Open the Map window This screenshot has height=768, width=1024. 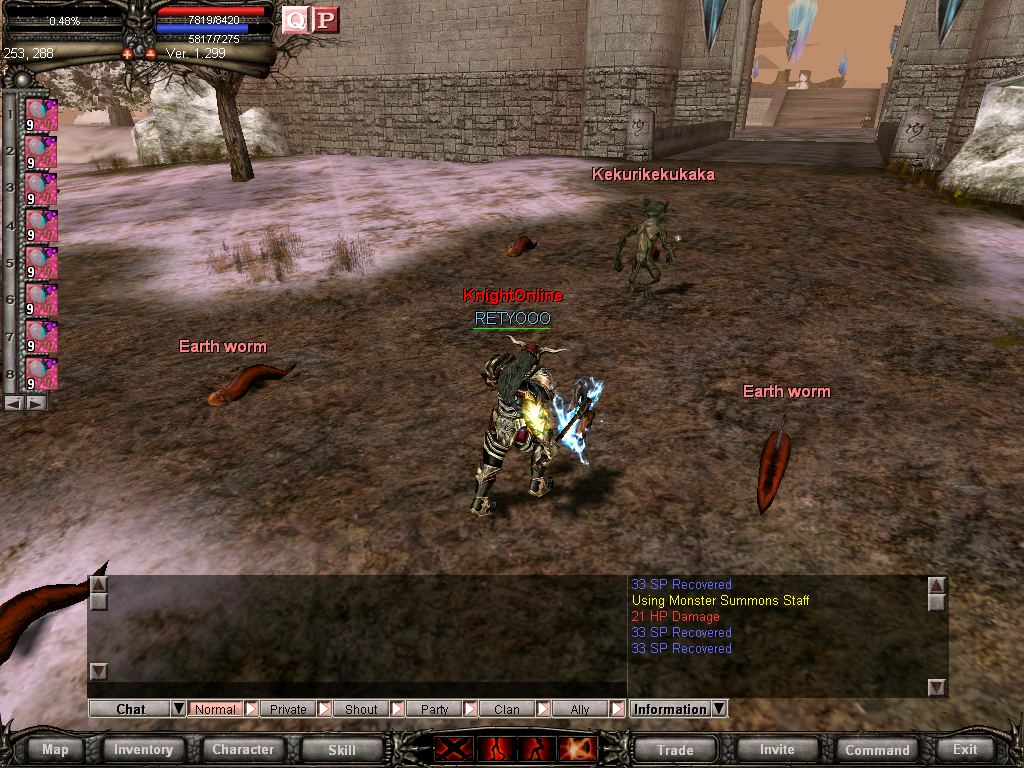[55, 749]
